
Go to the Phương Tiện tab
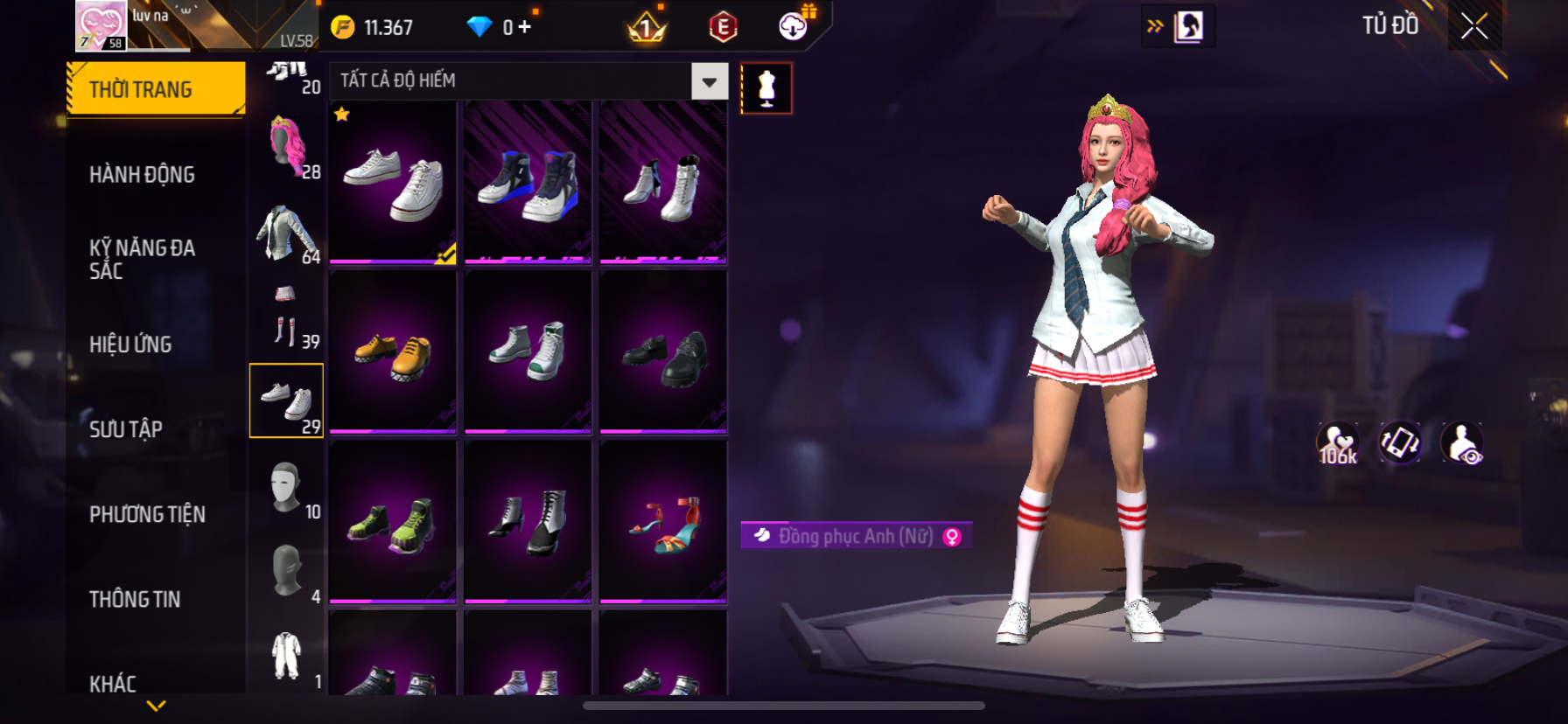coord(147,514)
